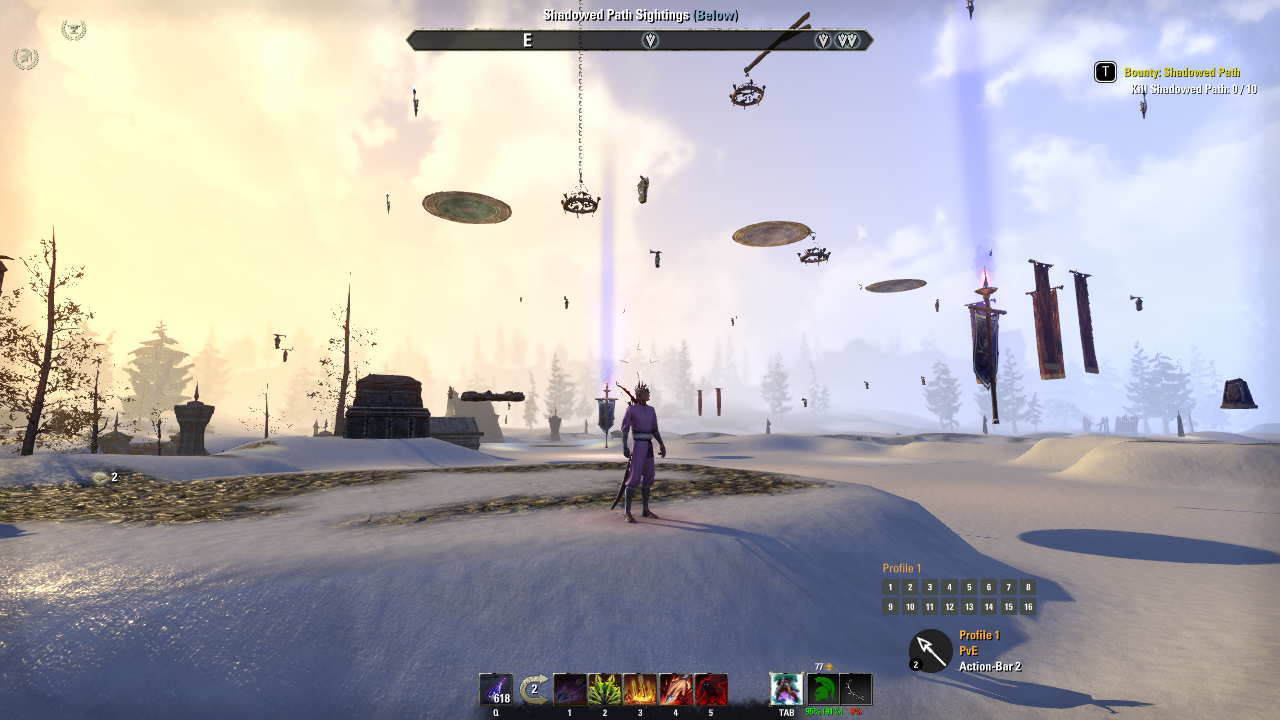Select the double quest marker on the compass
Viewport: 1280px width, 720px height.
pos(846,40)
